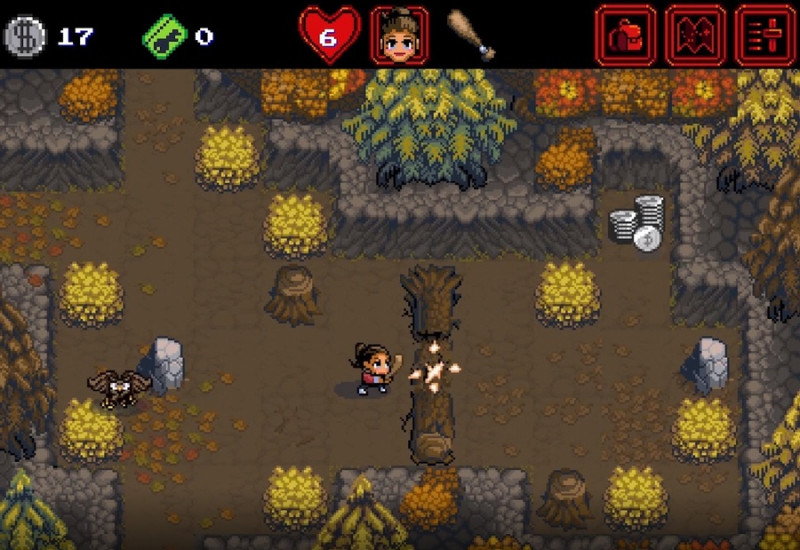The image size is (800, 550).
Task: Click the baseball bat weapon icon
Action: click(472, 36)
